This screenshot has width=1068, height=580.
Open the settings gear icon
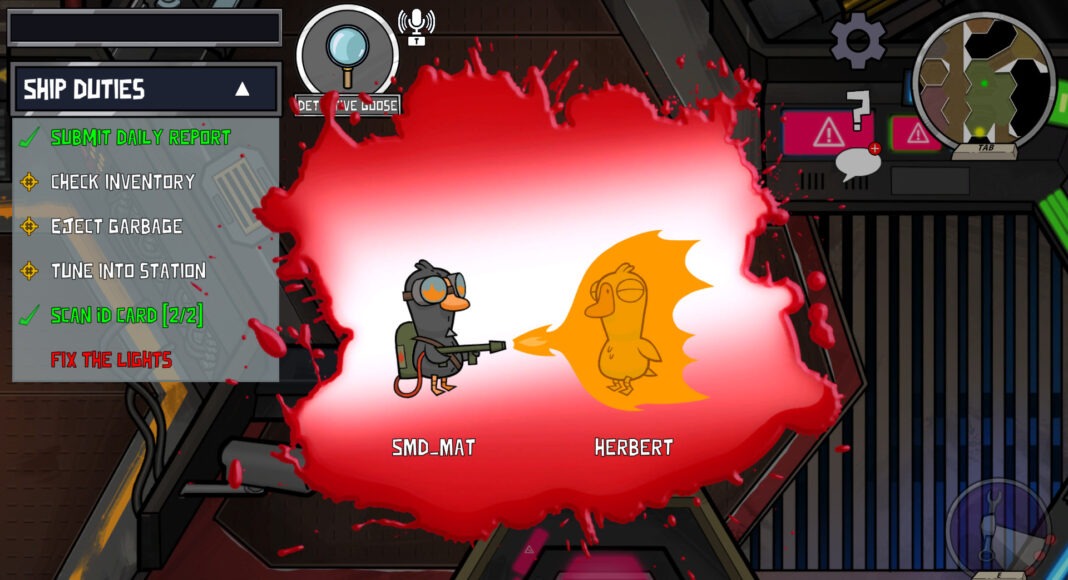point(858,40)
